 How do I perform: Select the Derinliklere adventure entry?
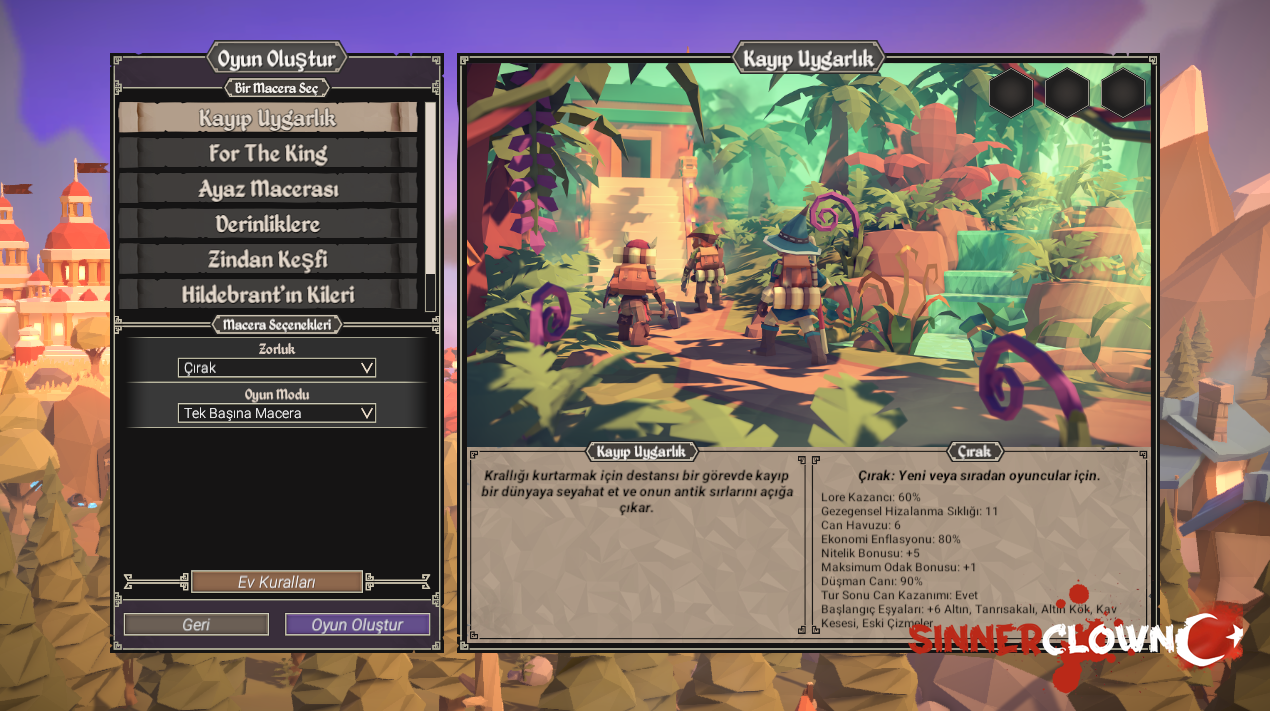(267, 224)
